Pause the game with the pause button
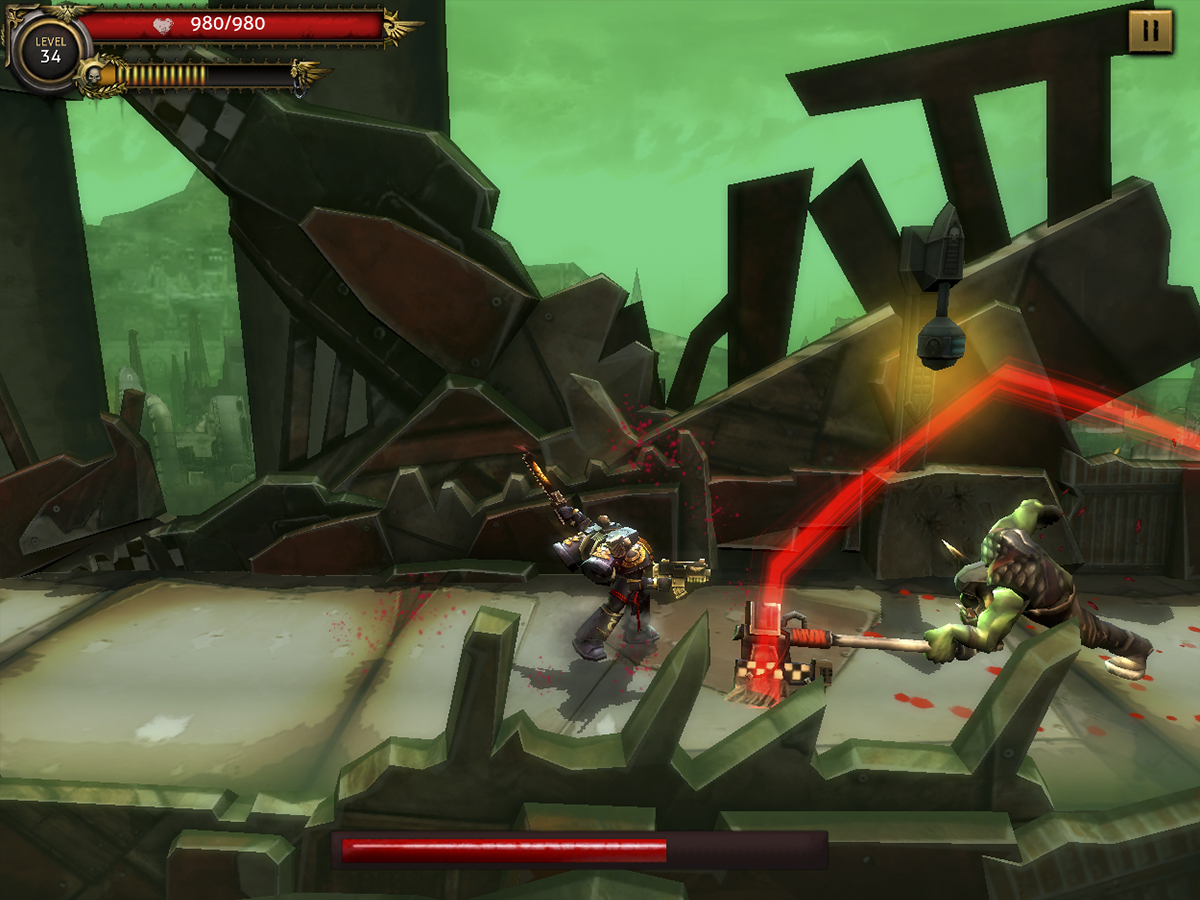 [x=1150, y=32]
